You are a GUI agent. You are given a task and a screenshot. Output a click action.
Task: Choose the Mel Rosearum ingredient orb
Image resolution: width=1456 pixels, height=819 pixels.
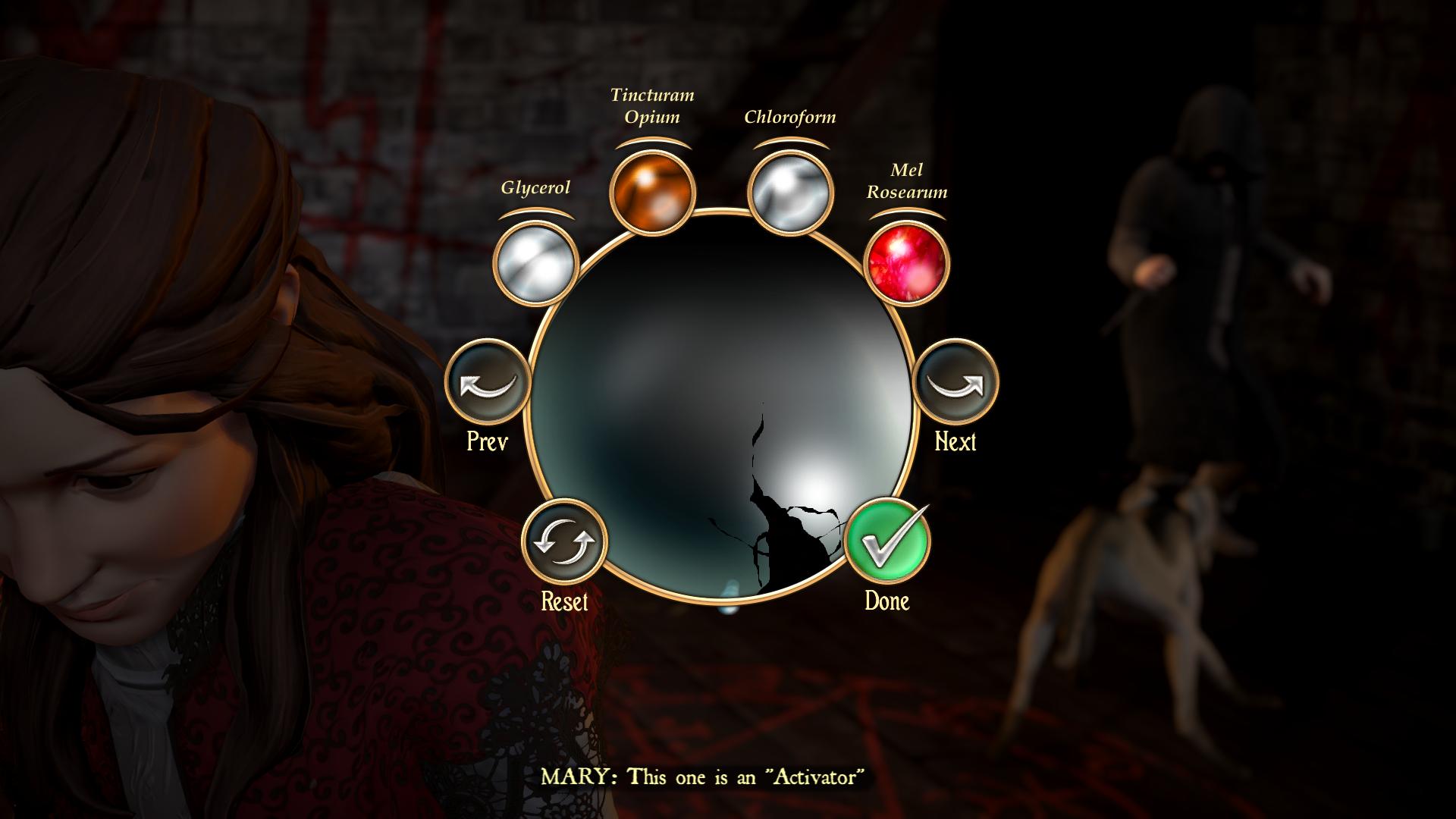click(905, 263)
